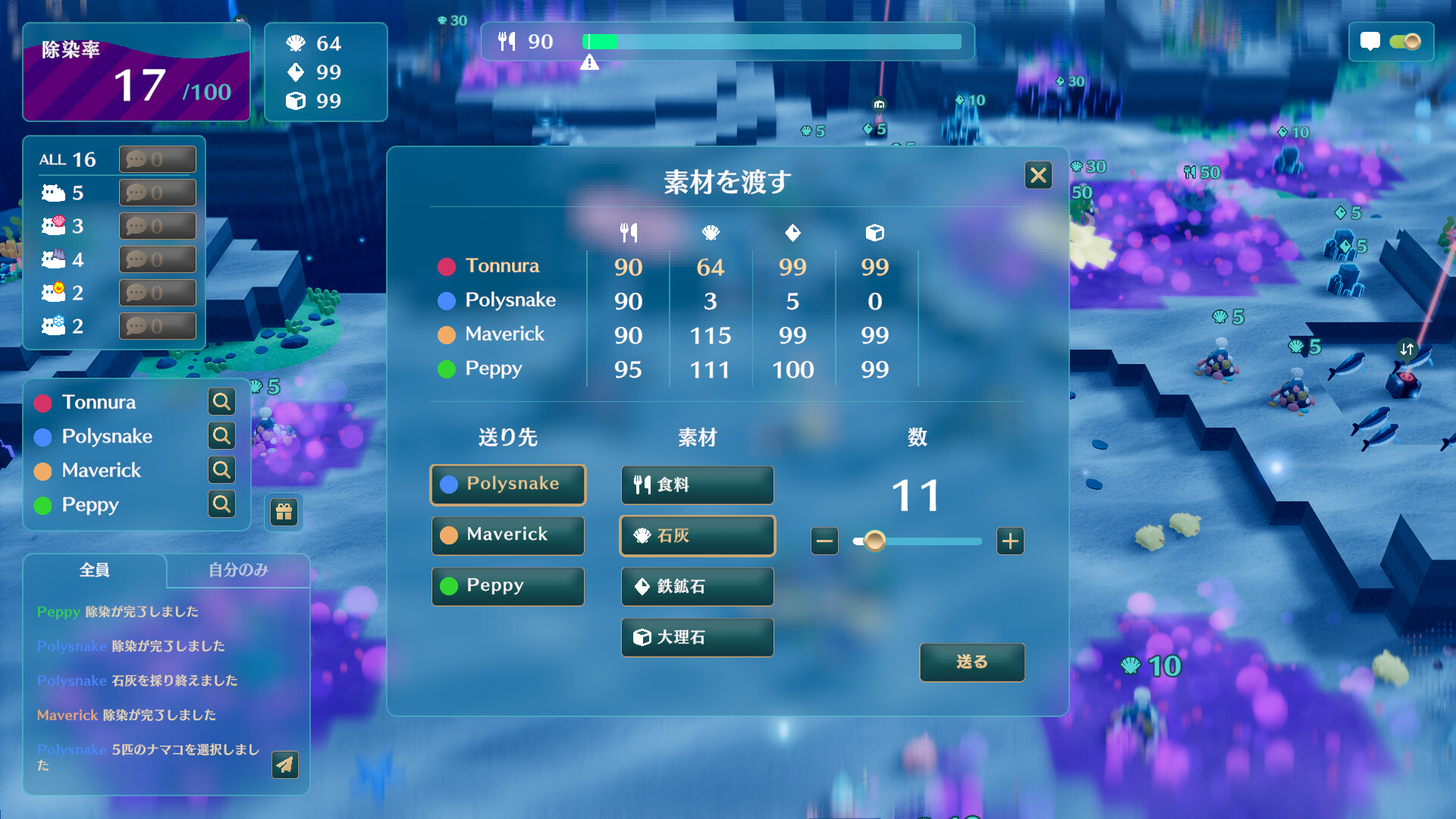Click the gift box icon below the player list
This screenshot has height=819, width=1456.
pyautogui.click(x=284, y=512)
